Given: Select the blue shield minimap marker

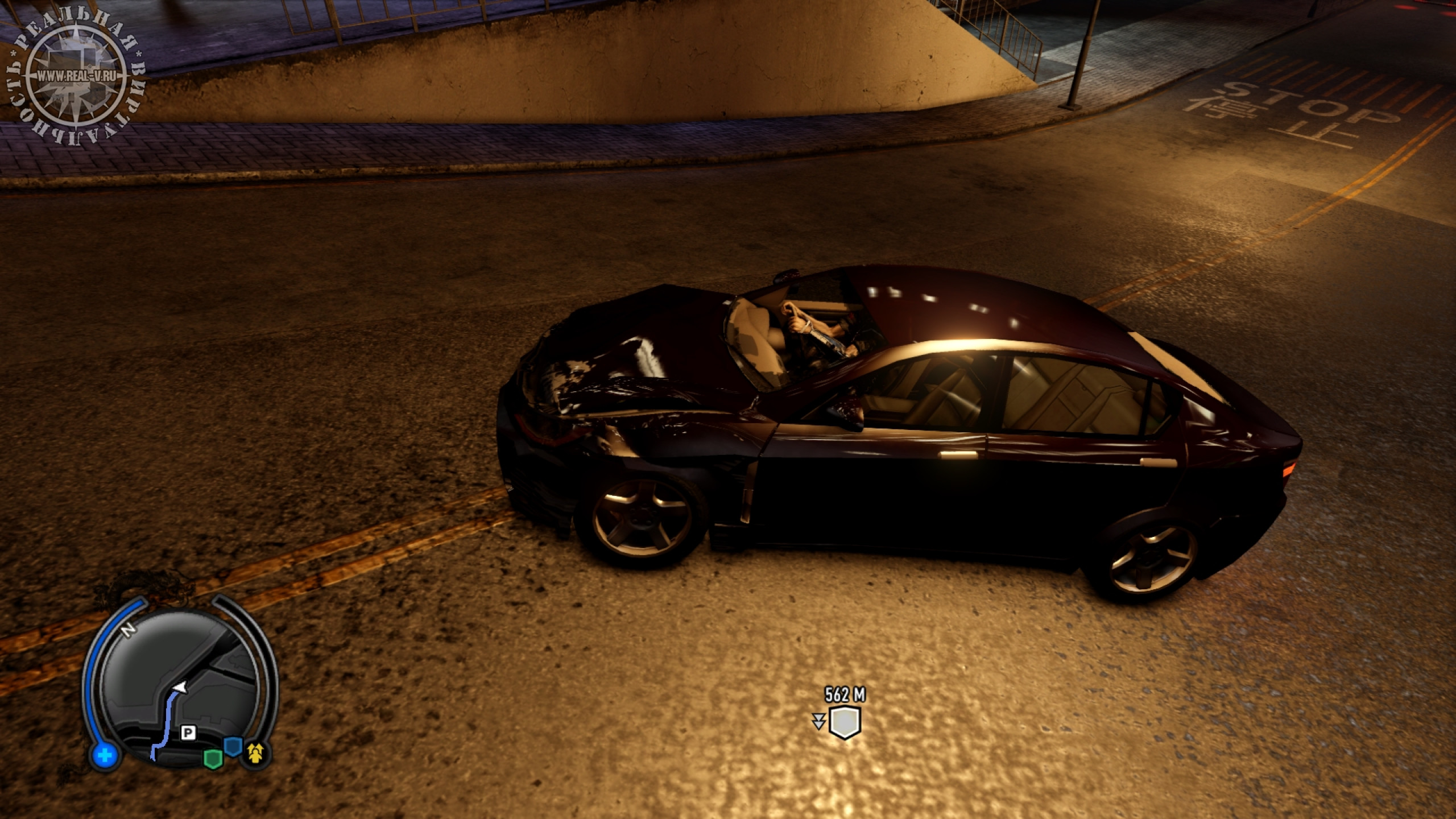Looking at the screenshot, I should point(233,746).
